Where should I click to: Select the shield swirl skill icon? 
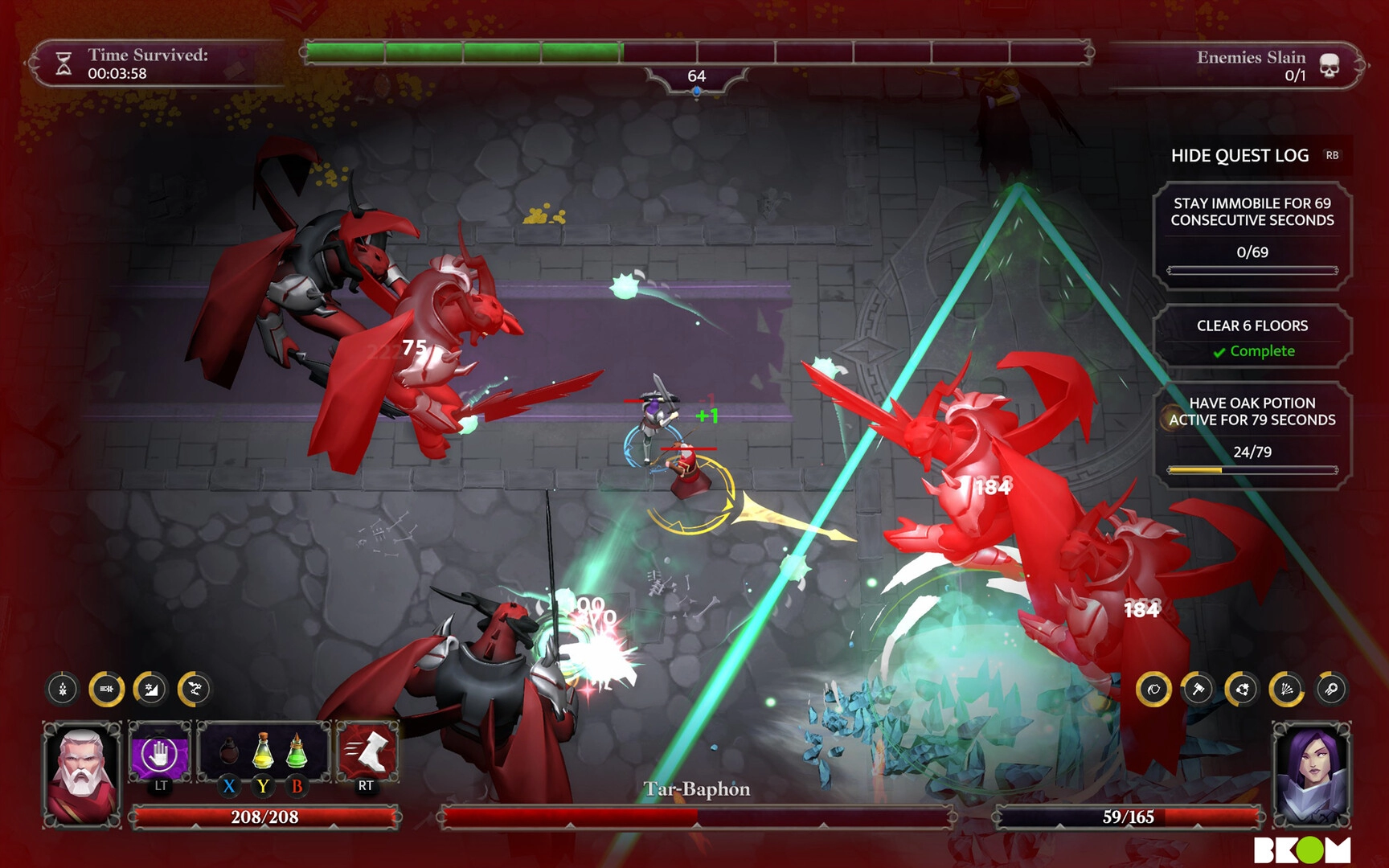[x=1153, y=689]
